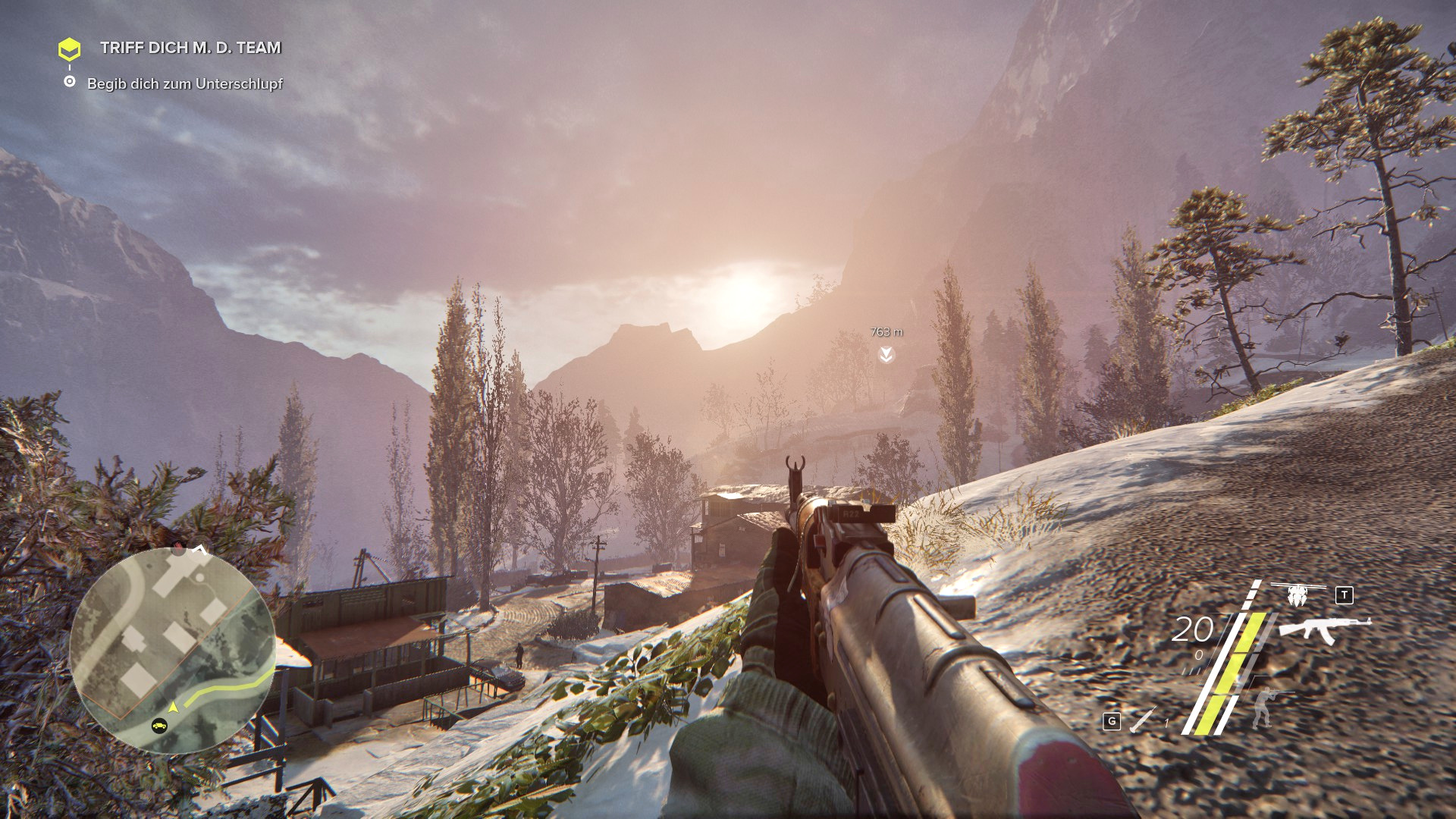1456x819 pixels.
Task: Click the yellow player arrow on the minimap
Action: (x=174, y=707)
